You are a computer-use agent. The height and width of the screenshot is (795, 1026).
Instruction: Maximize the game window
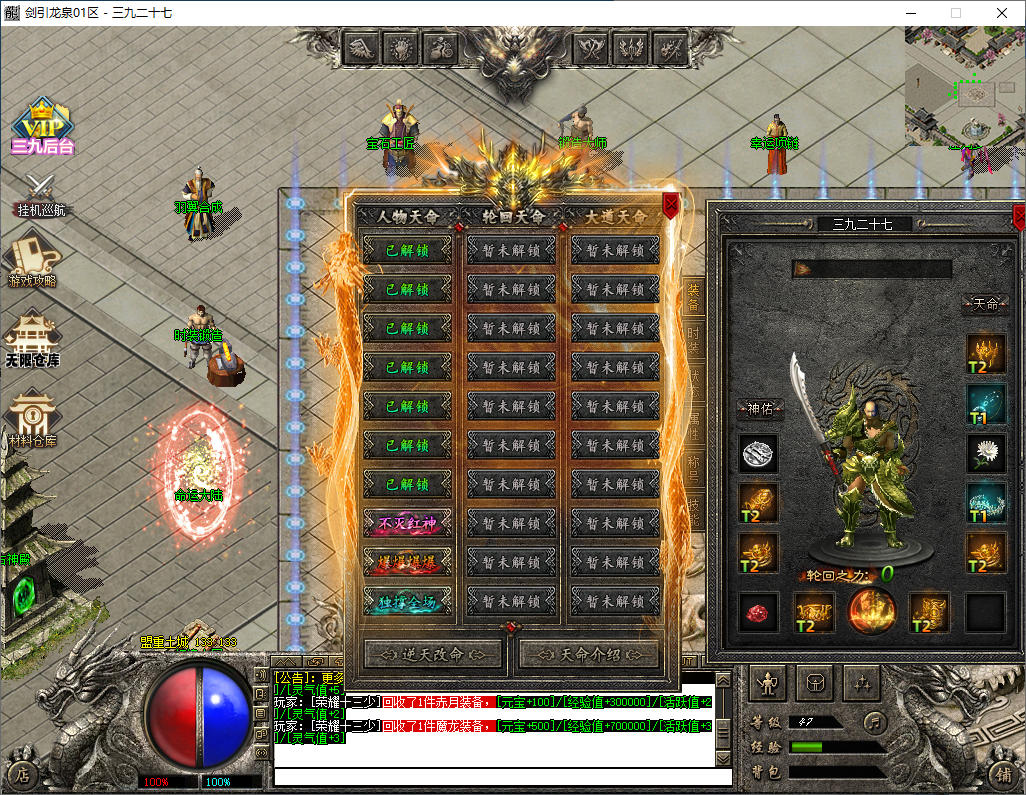955,13
